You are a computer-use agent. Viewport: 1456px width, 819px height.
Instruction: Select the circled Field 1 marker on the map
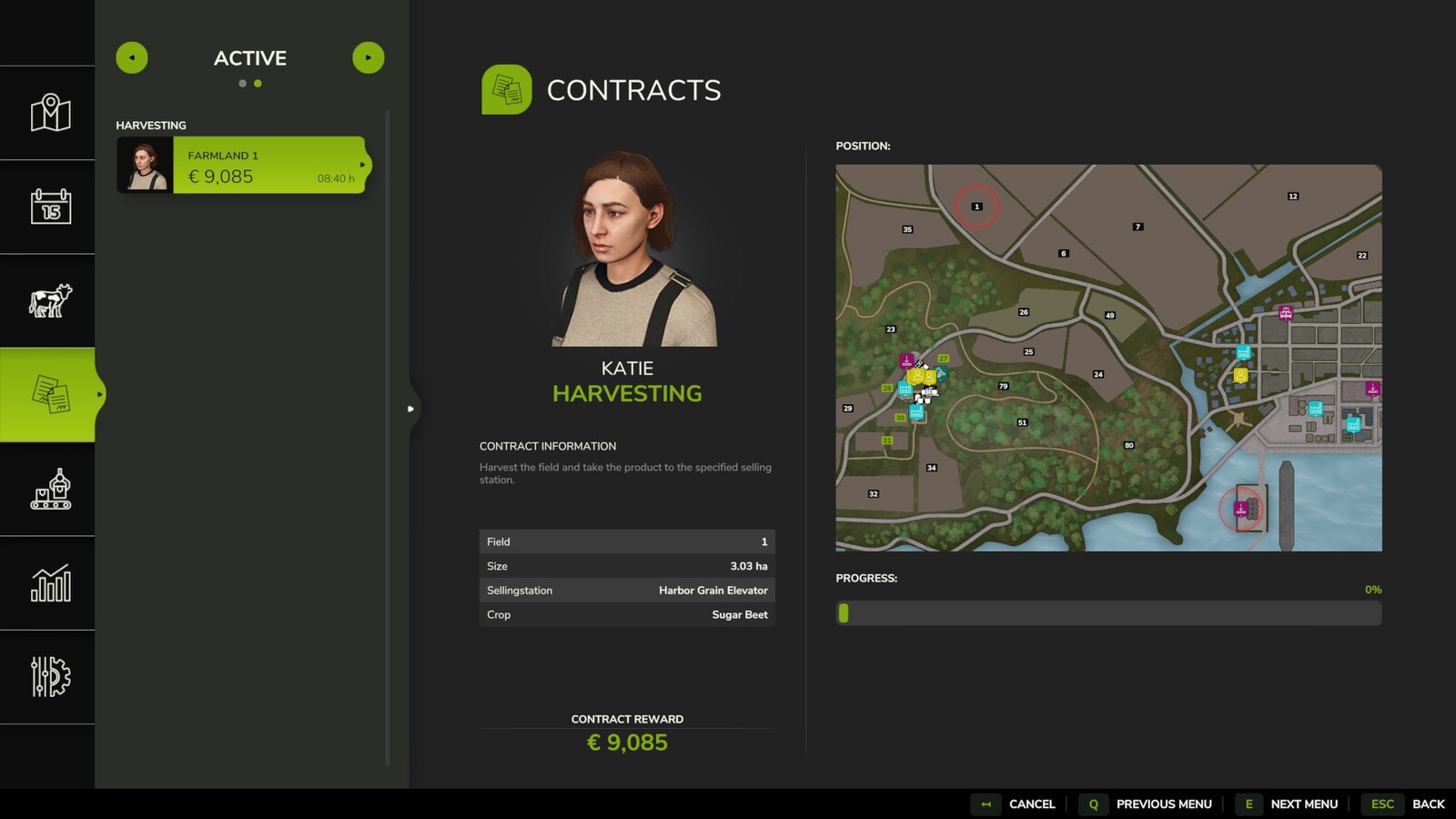(977, 206)
